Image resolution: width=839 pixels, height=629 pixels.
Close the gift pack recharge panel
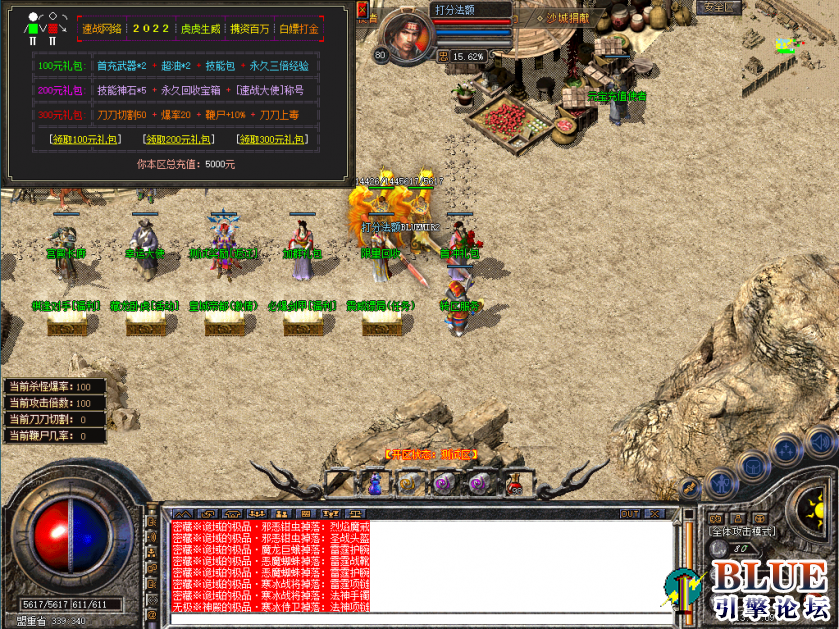[361, 11]
